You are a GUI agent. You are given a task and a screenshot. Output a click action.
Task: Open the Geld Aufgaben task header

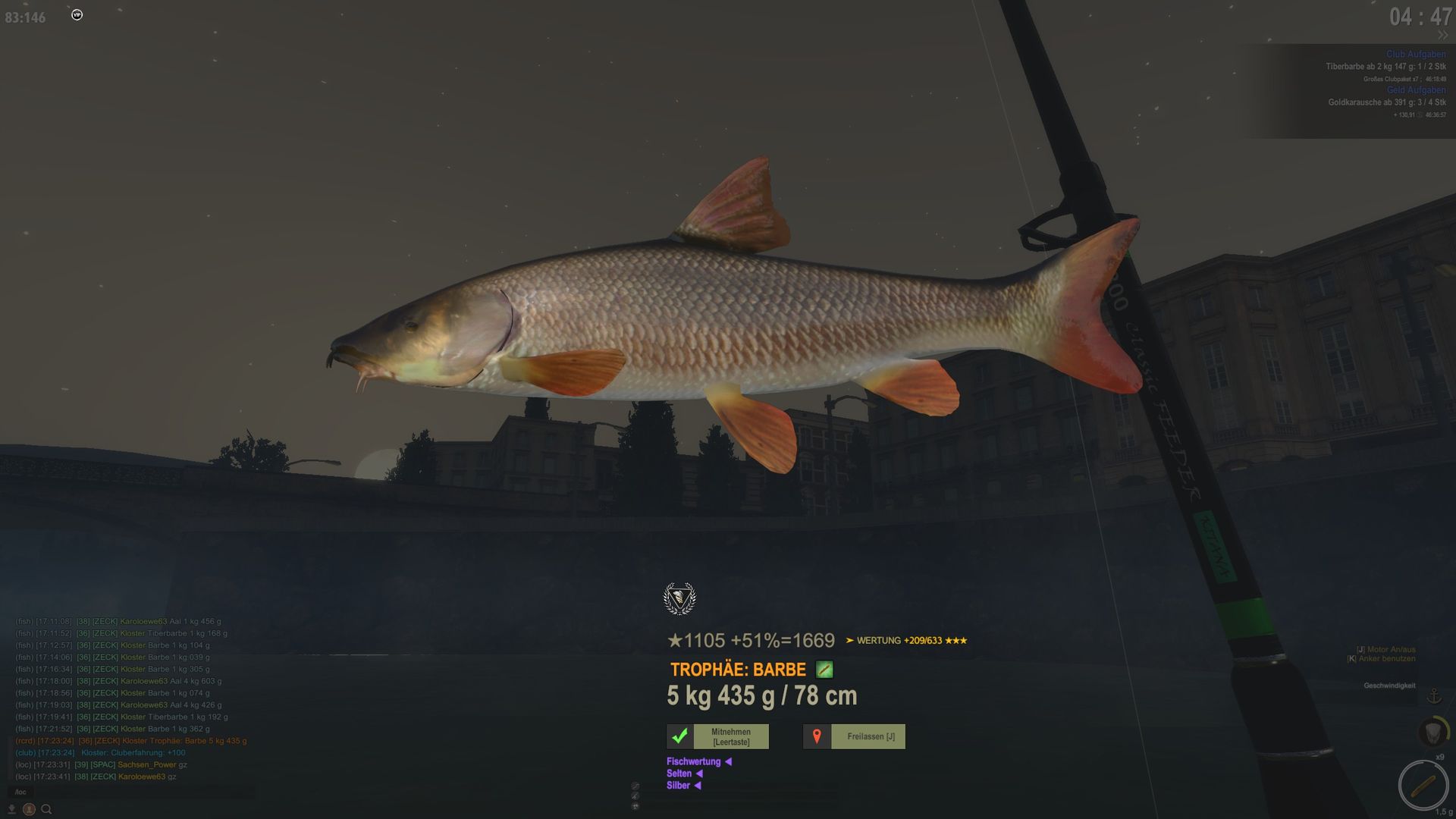point(1416,90)
